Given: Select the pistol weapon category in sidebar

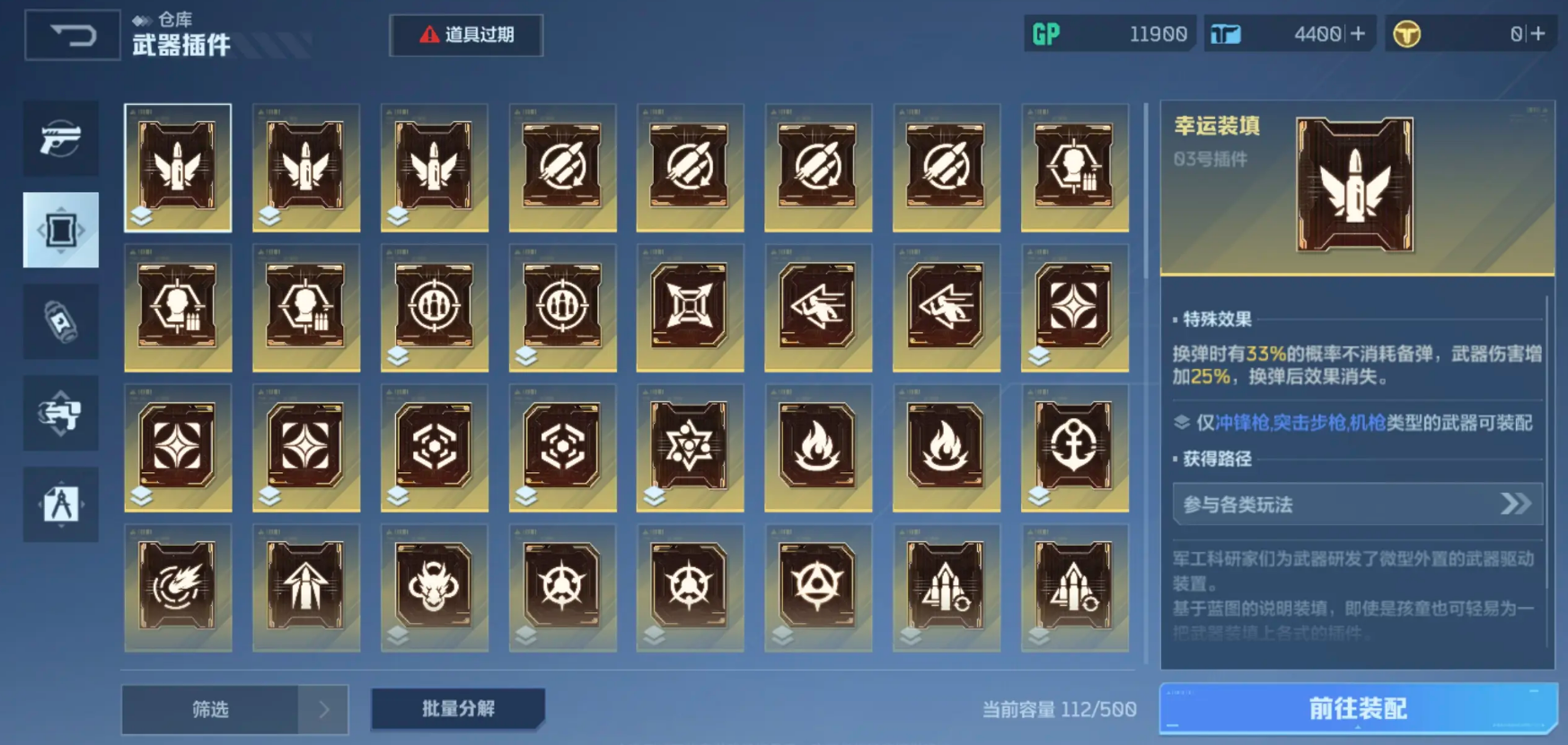Looking at the screenshot, I should [61, 139].
